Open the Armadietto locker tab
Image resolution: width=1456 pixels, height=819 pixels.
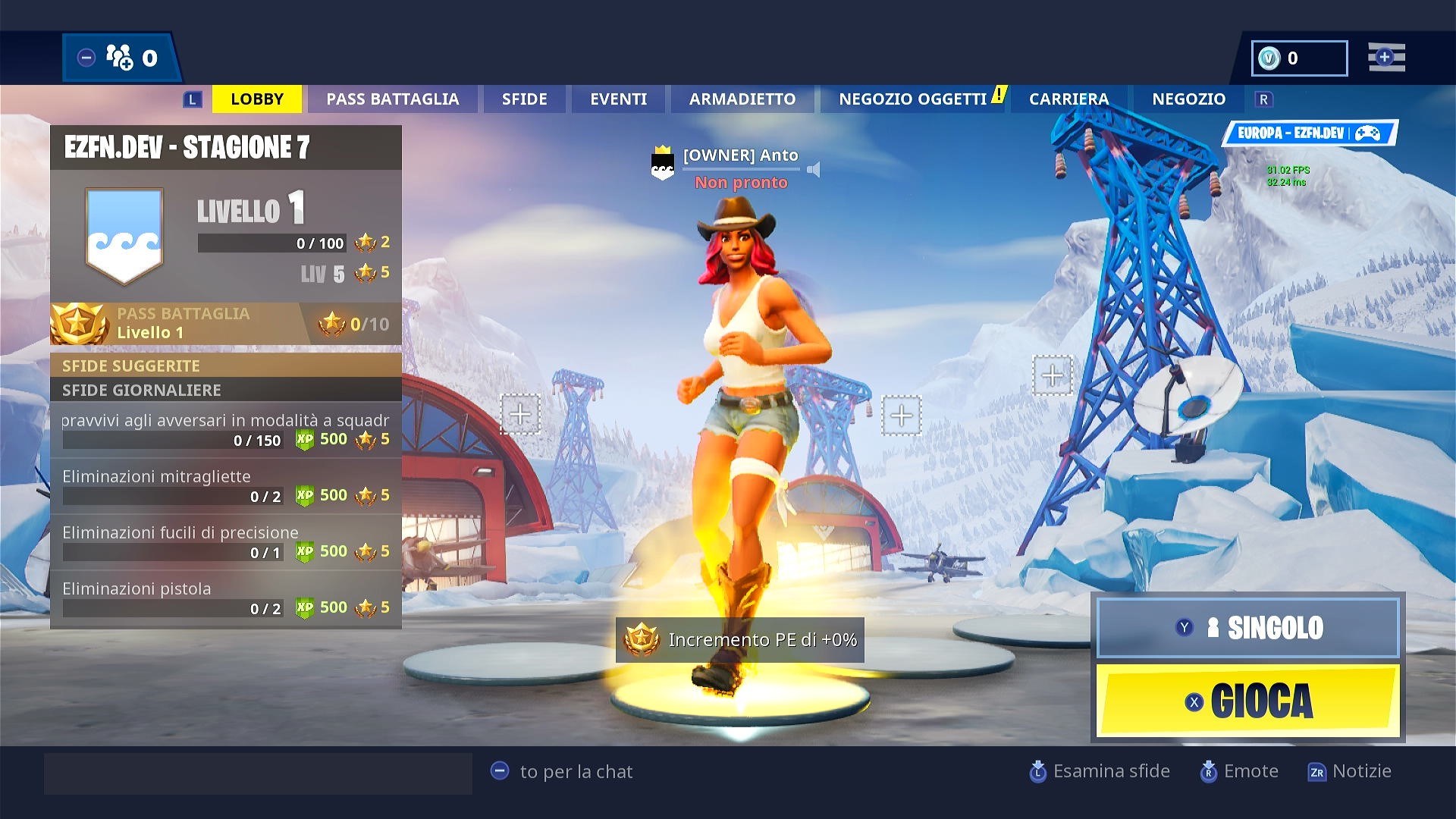click(x=742, y=99)
